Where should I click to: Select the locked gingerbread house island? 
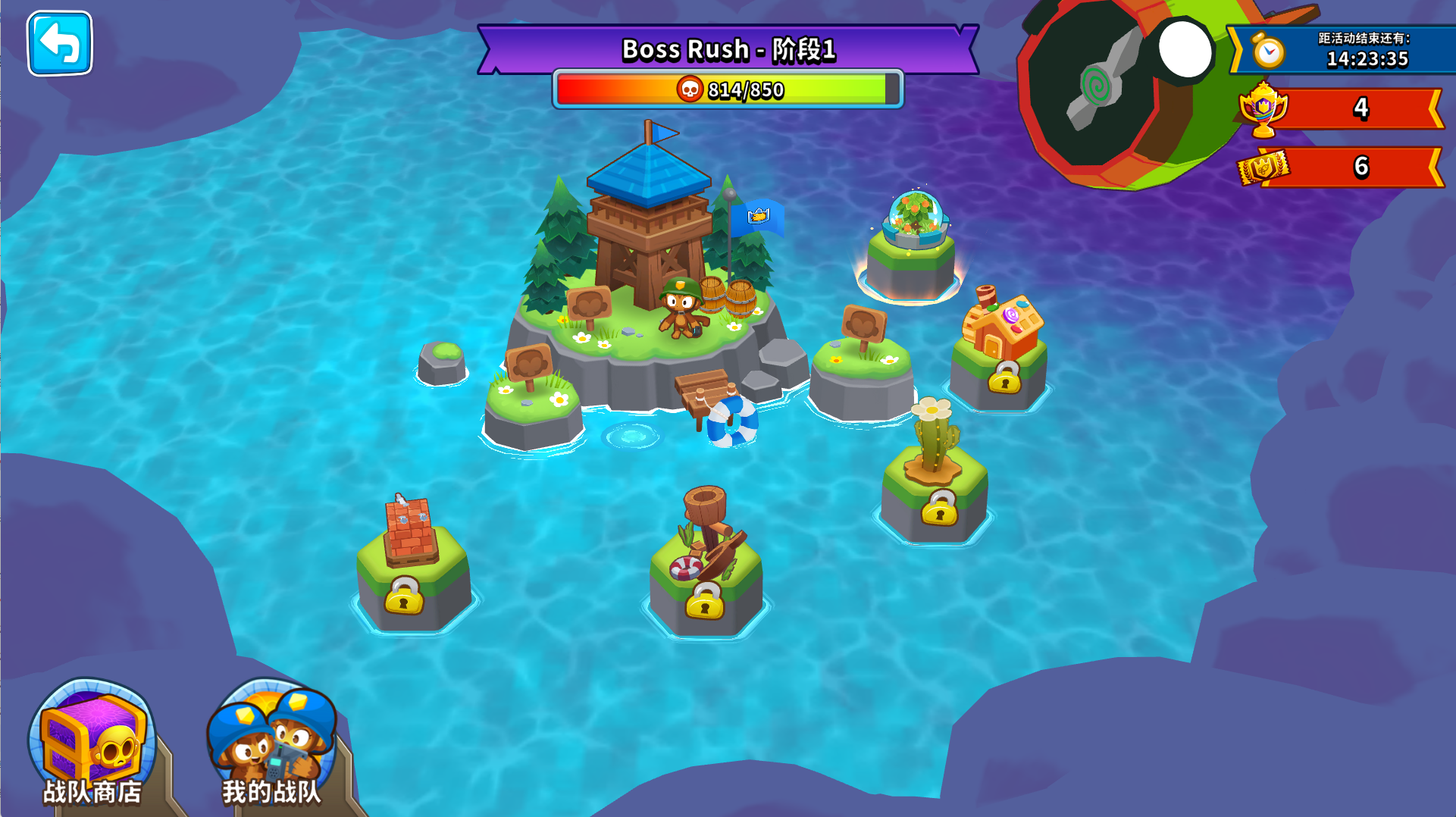[x=1000, y=349]
